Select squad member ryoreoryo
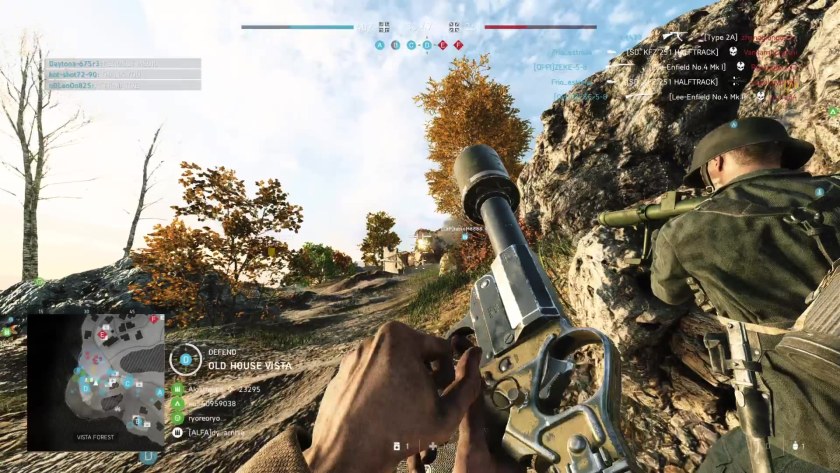 (x=214, y=417)
